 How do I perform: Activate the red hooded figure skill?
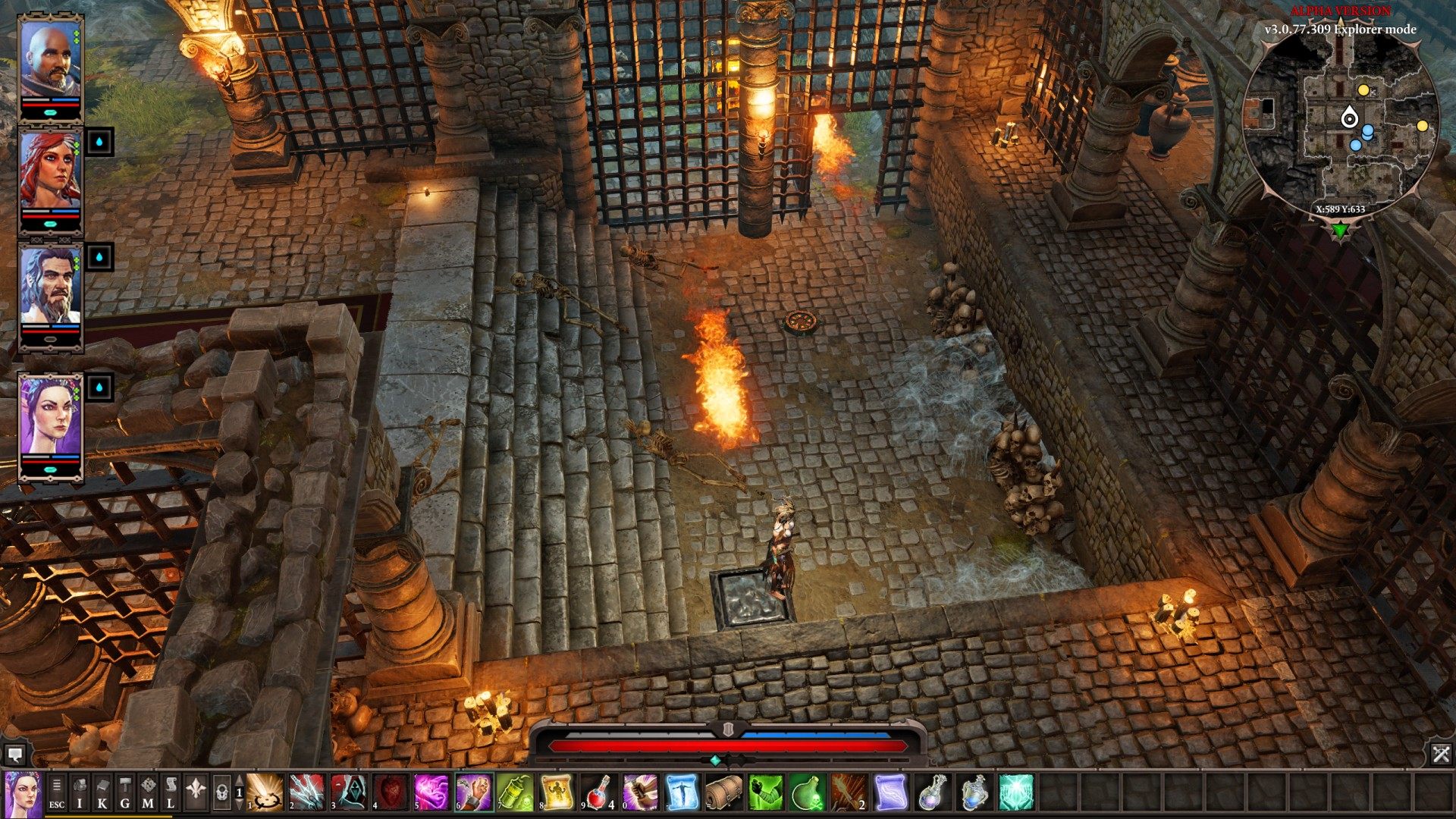click(x=348, y=792)
